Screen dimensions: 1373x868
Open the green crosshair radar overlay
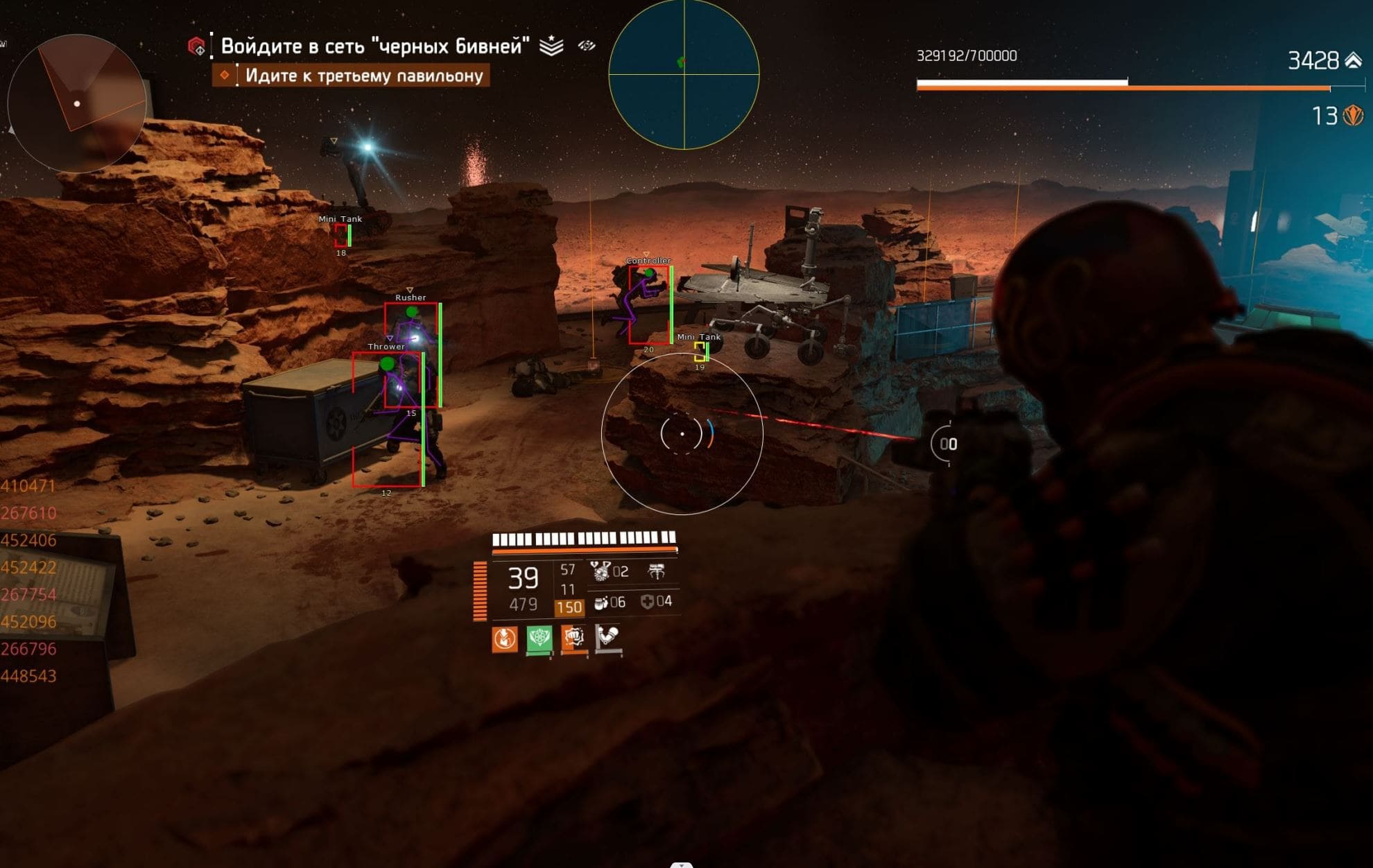click(x=684, y=73)
